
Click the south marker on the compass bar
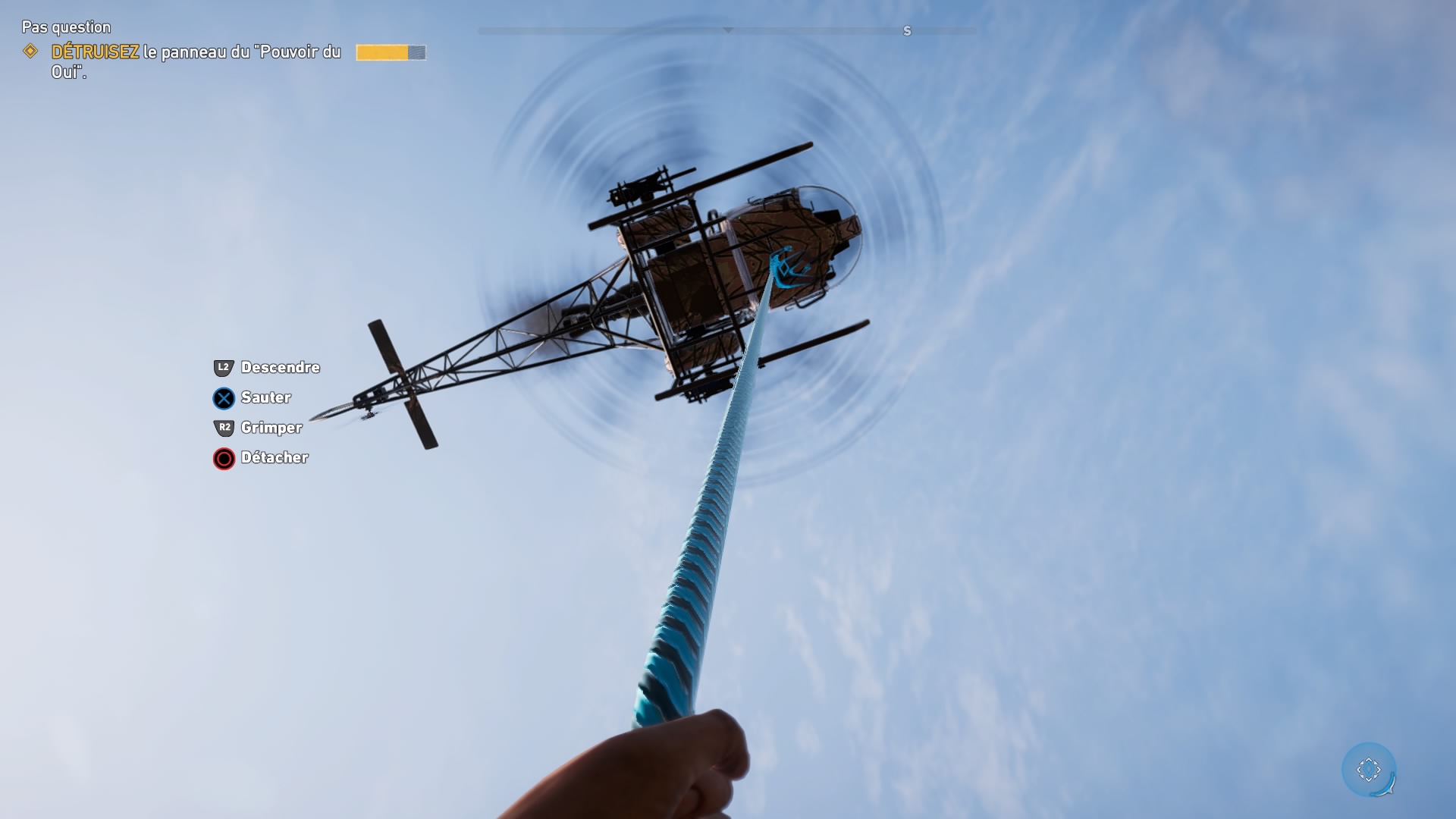coord(907,31)
